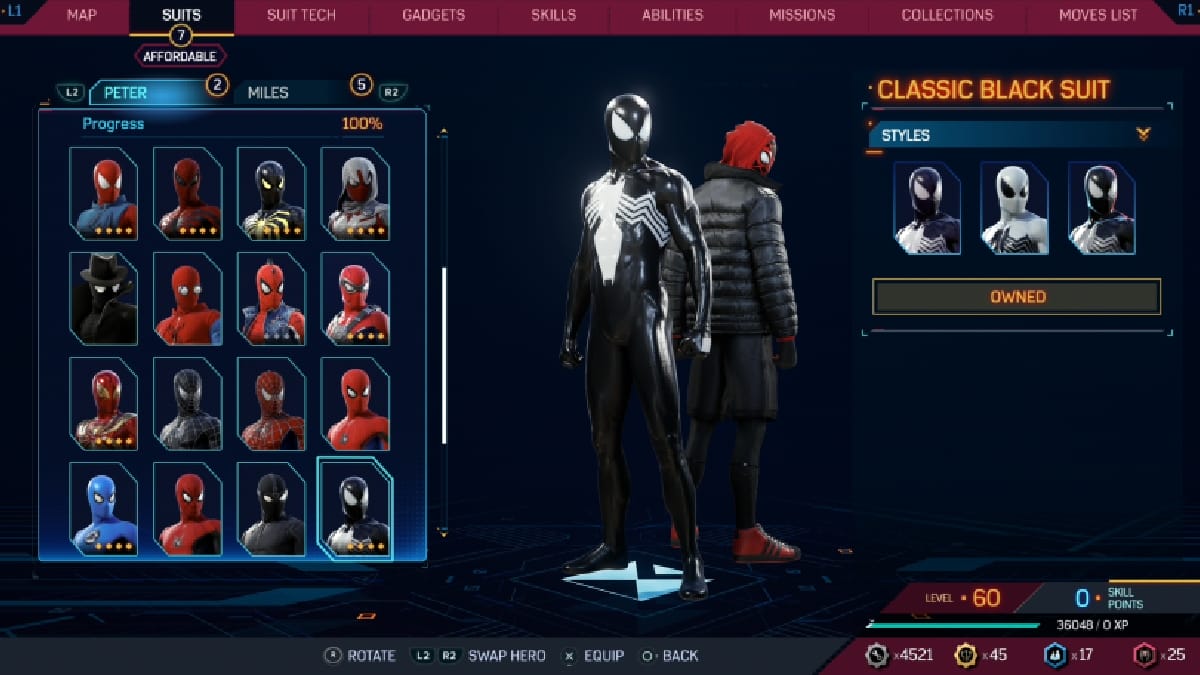The width and height of the screenshot is (1200, 675).
Task: Open the Map tab
Action: coord(81,15)
